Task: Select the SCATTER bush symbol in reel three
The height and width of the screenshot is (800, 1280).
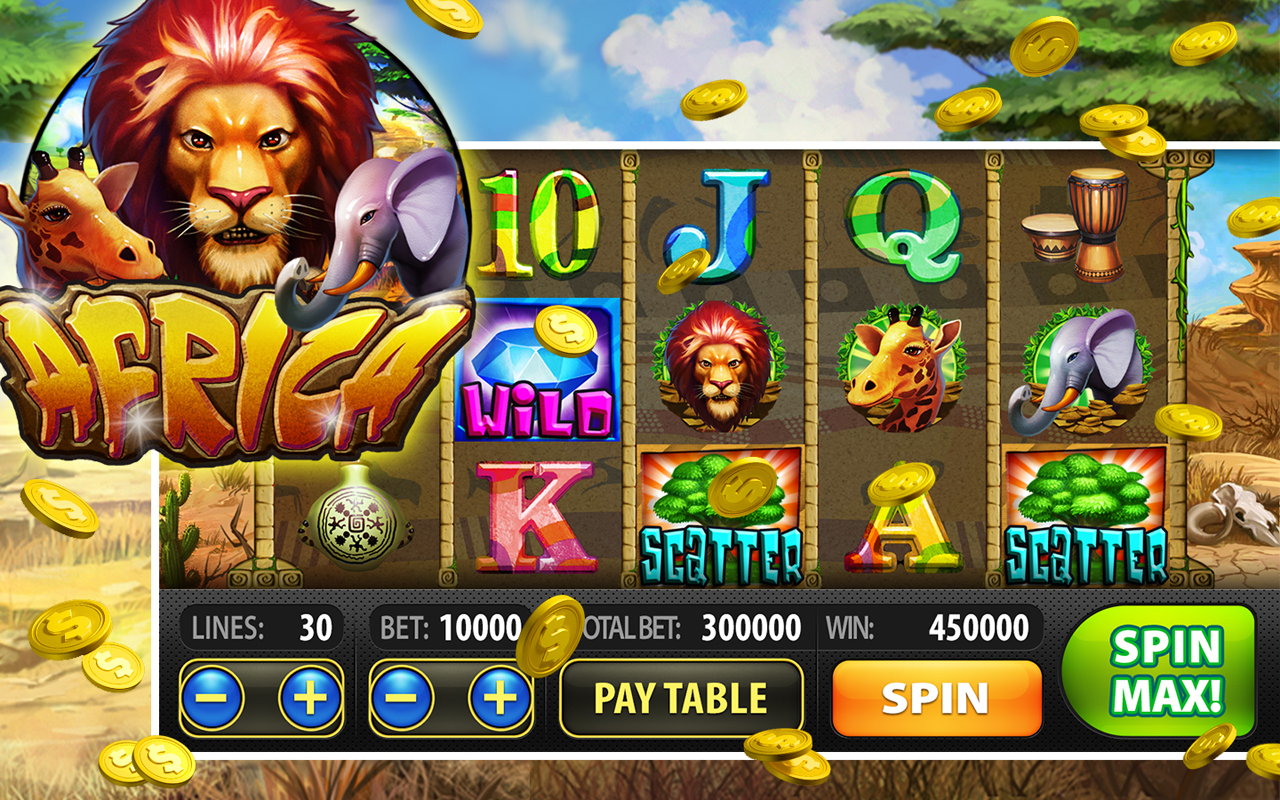Action: click(x=721, y=510)
